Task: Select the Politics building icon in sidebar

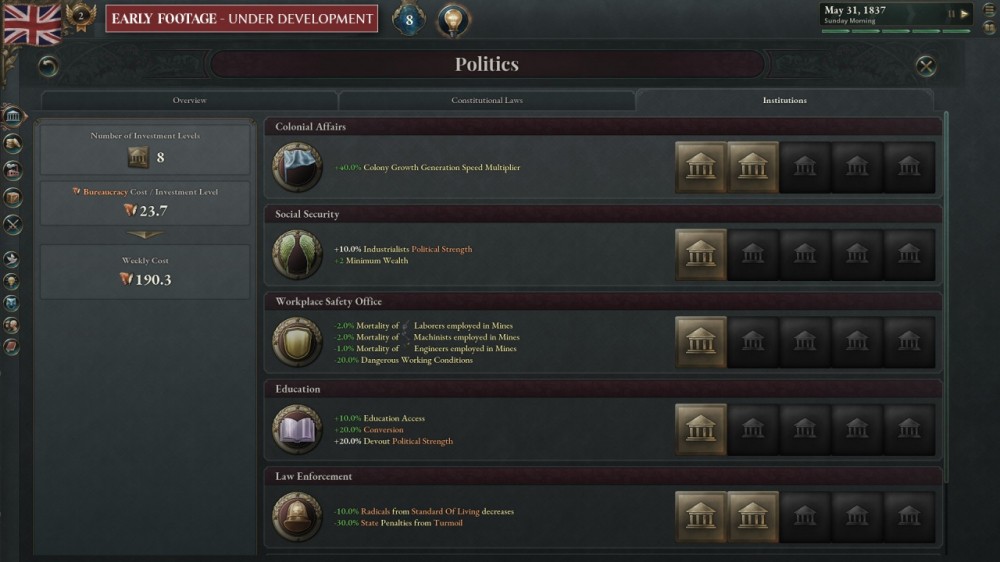Action: click(x=13, y=117)
